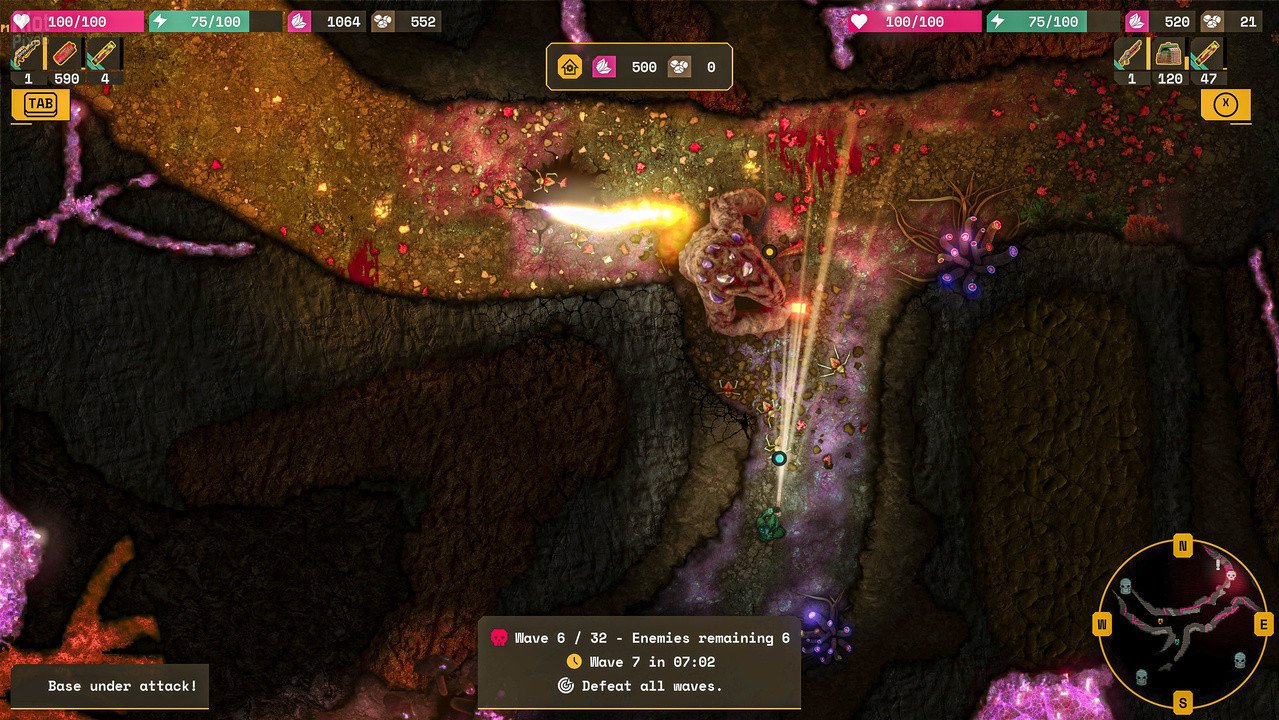Select the item slot with count 47
The image size is (1279, 720).
pos(1207,56)
